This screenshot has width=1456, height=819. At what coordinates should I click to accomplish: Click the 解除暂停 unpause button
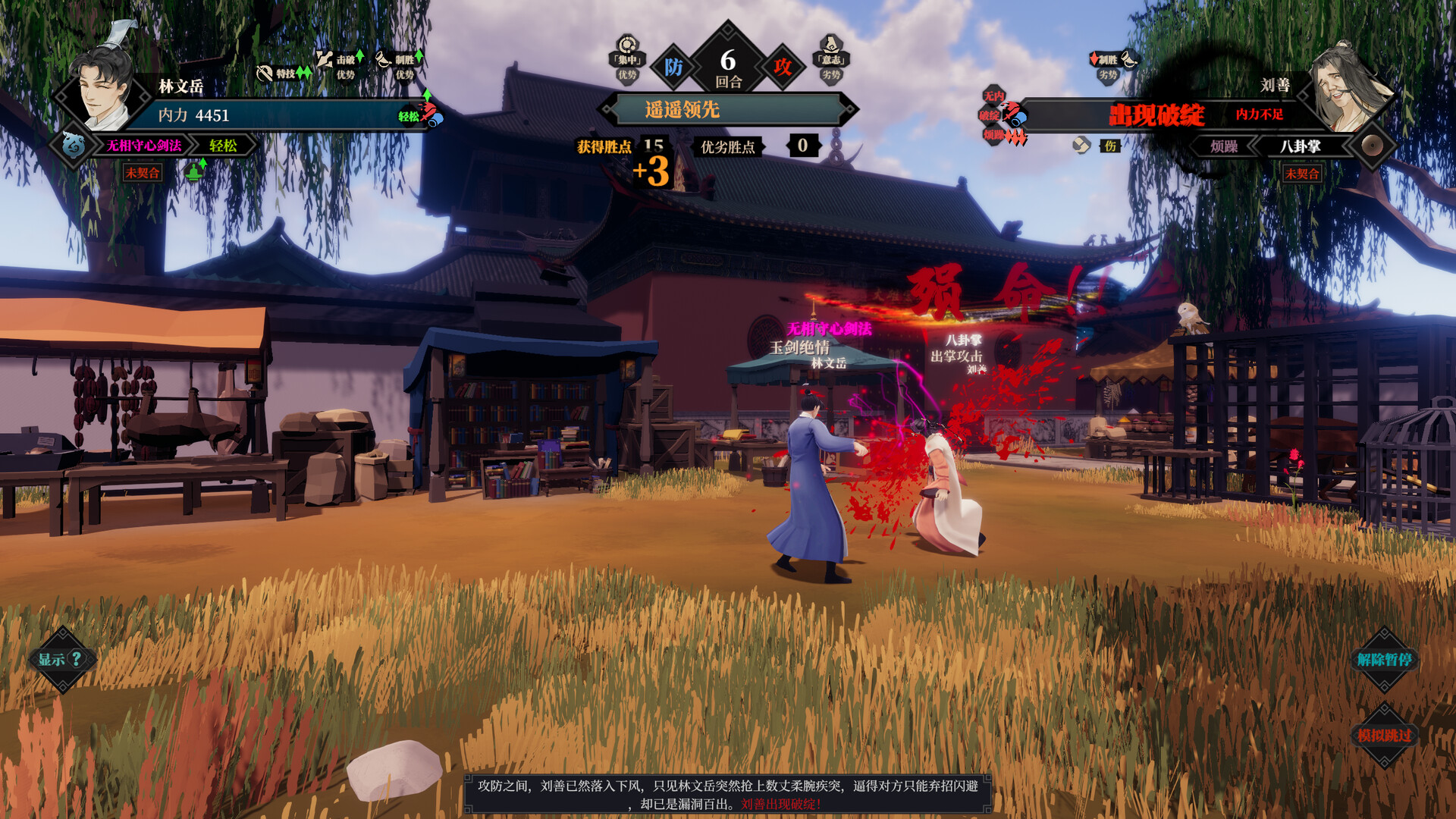tap(1384, 659)
